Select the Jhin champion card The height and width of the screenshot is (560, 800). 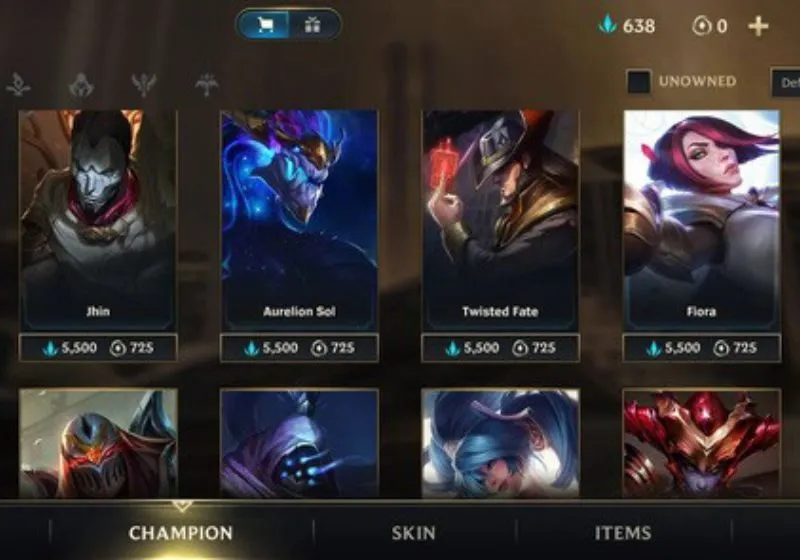(x=98, y=220)
